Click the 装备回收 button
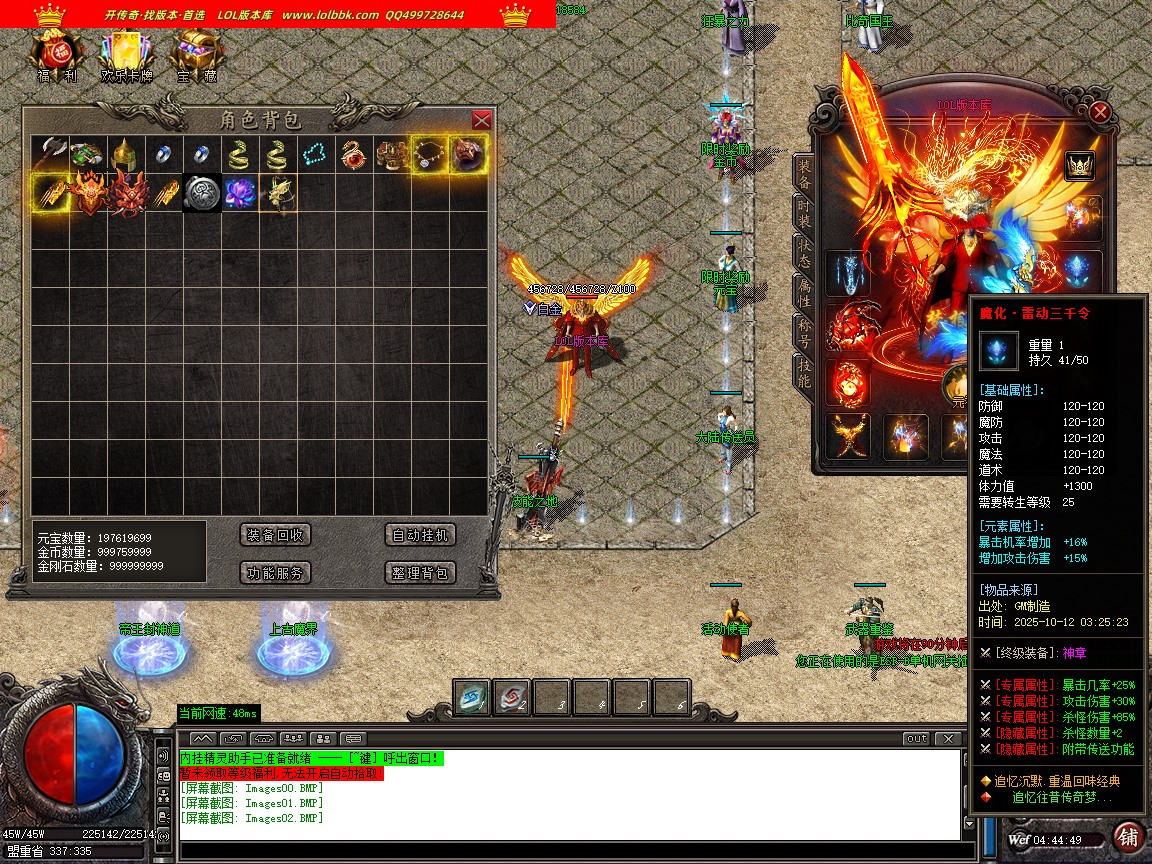The height and width of the screenshot is (864, 1152). coord(276,535)
